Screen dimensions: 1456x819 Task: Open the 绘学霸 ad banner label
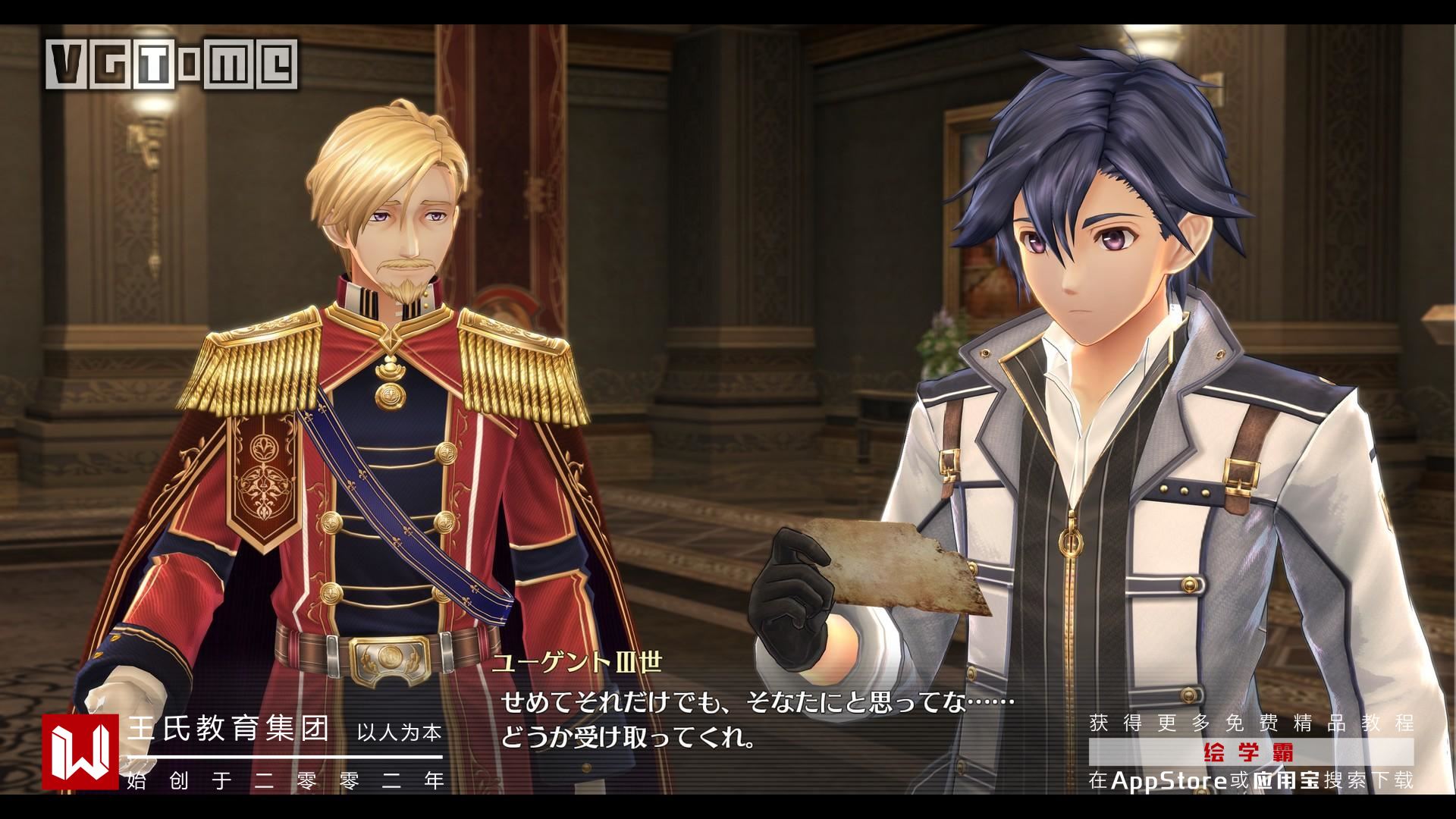[x=1250, y=753]
